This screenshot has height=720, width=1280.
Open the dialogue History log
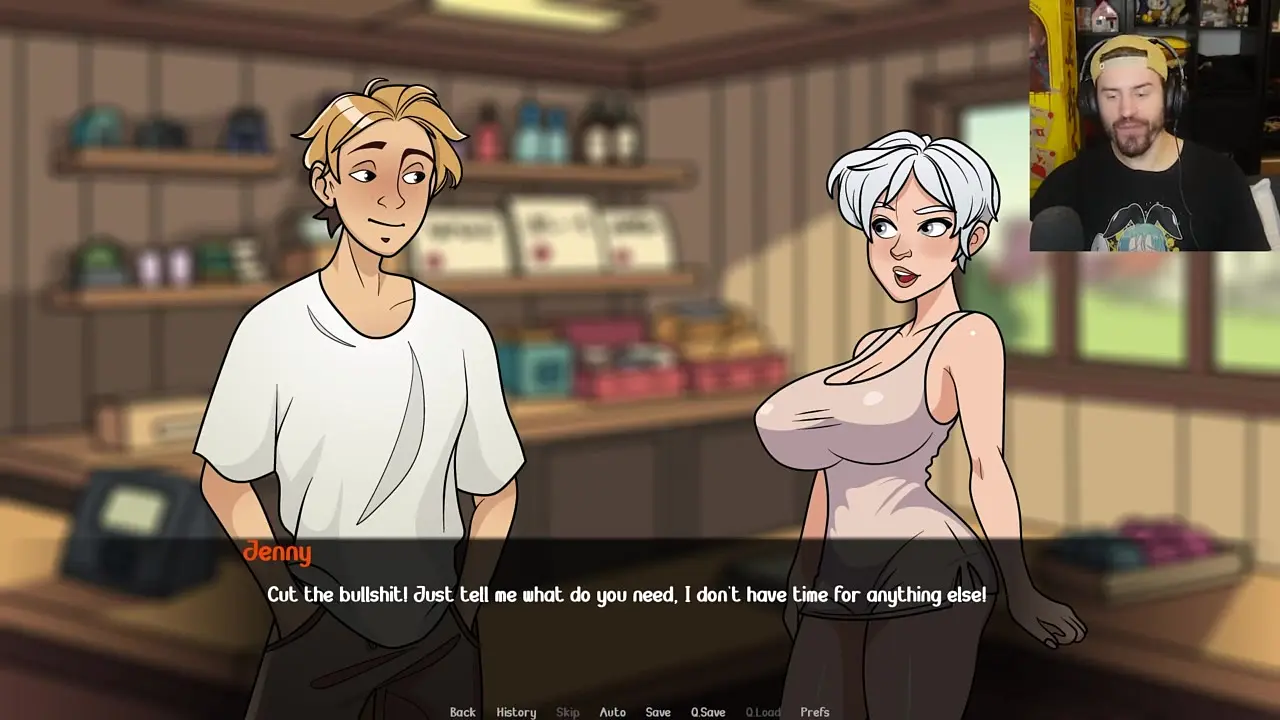tap(516, 712)
